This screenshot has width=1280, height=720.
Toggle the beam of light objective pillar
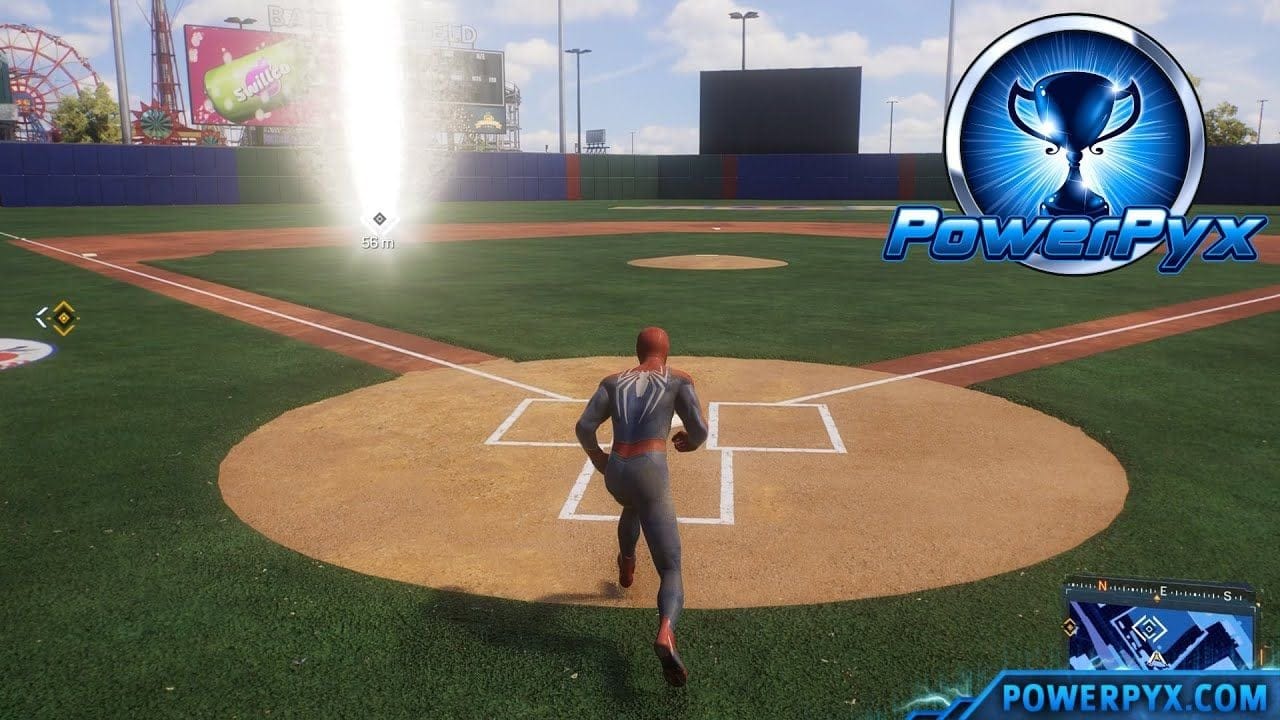[375, 110]
